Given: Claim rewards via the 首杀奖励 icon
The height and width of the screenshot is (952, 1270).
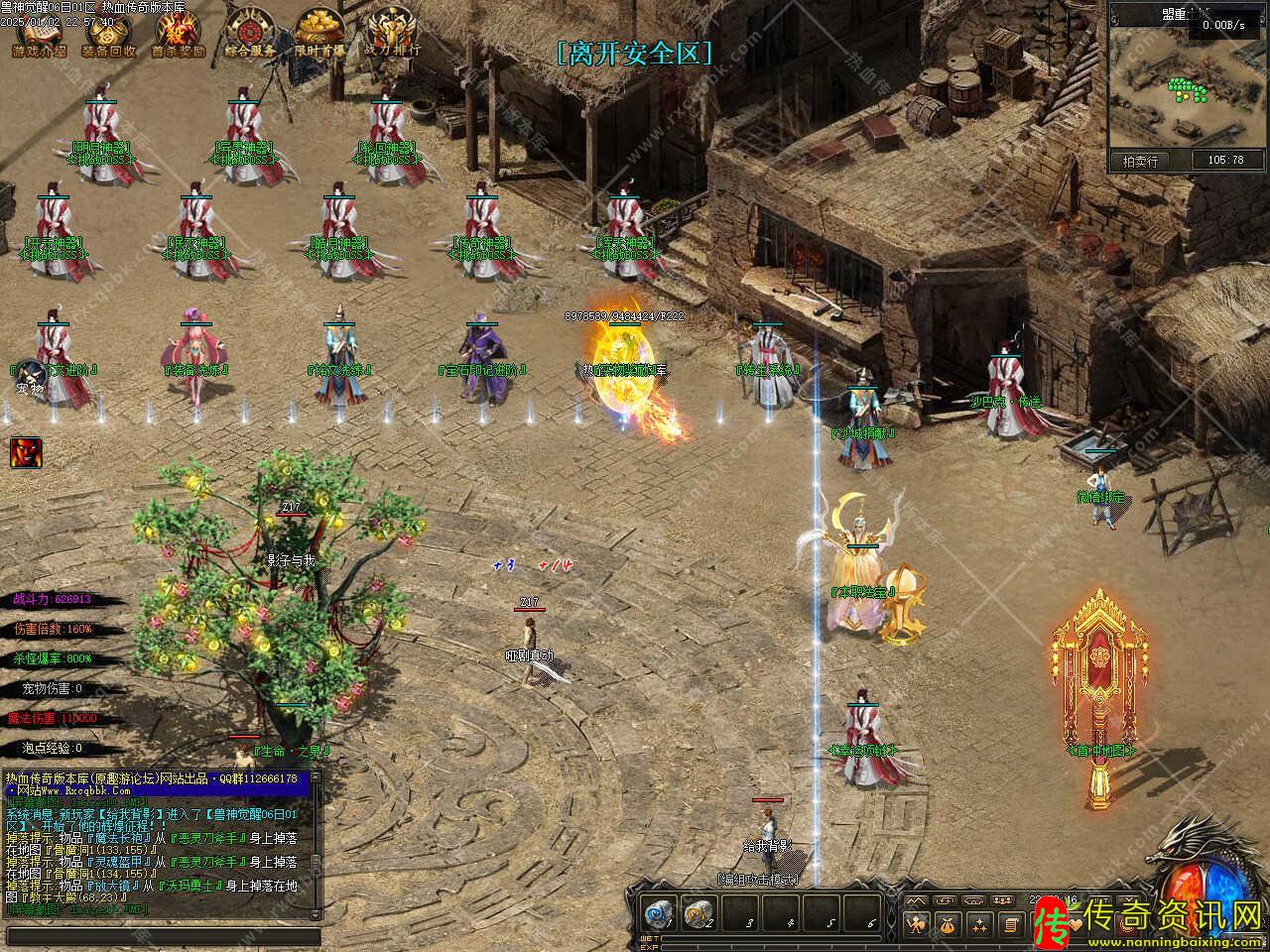Looking at the screenshot, I should 178,36.
